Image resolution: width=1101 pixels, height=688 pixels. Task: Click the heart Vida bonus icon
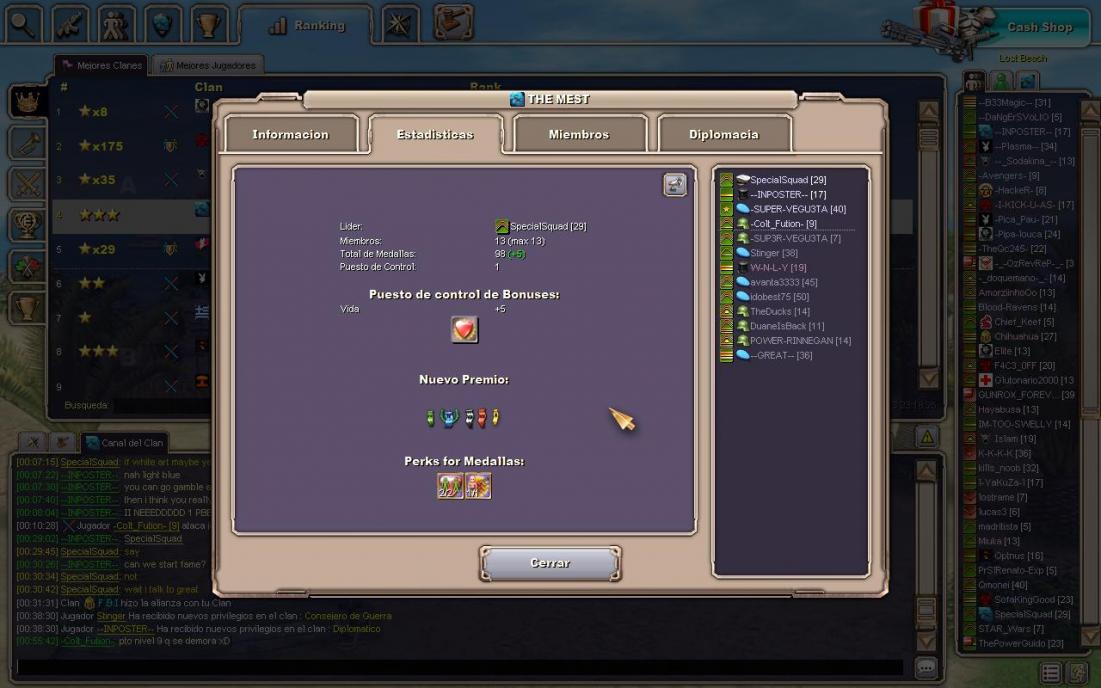tap(464, 330)
